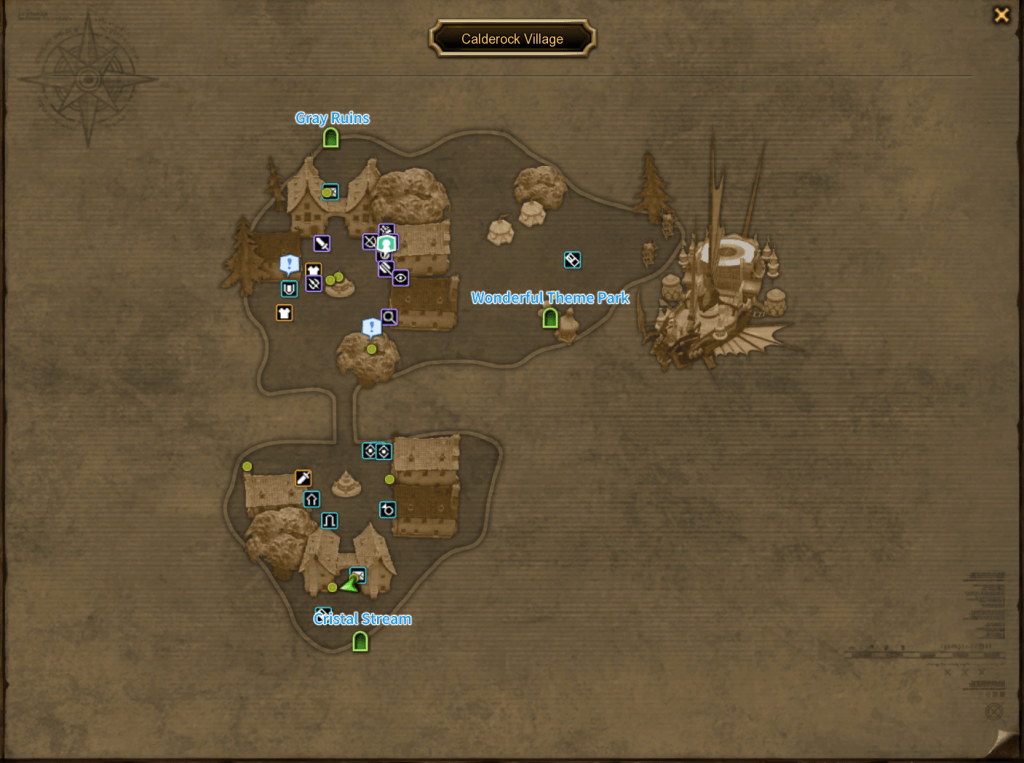Choose the Cristal Stream green portal marker
1024x763 pixels.
[360, 640]
